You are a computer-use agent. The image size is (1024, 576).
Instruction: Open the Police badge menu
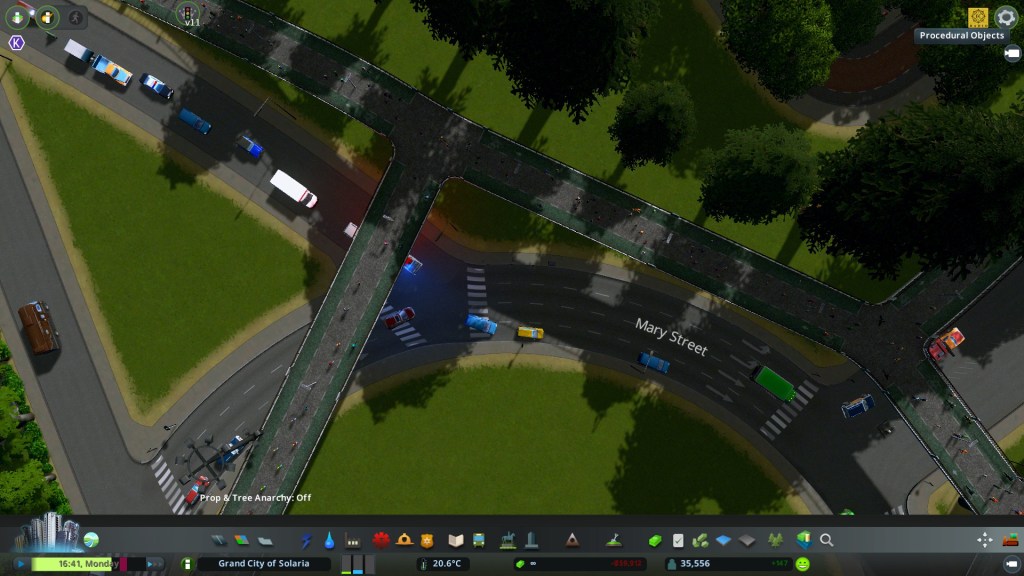pyautogui.click(x=427, y=540)
